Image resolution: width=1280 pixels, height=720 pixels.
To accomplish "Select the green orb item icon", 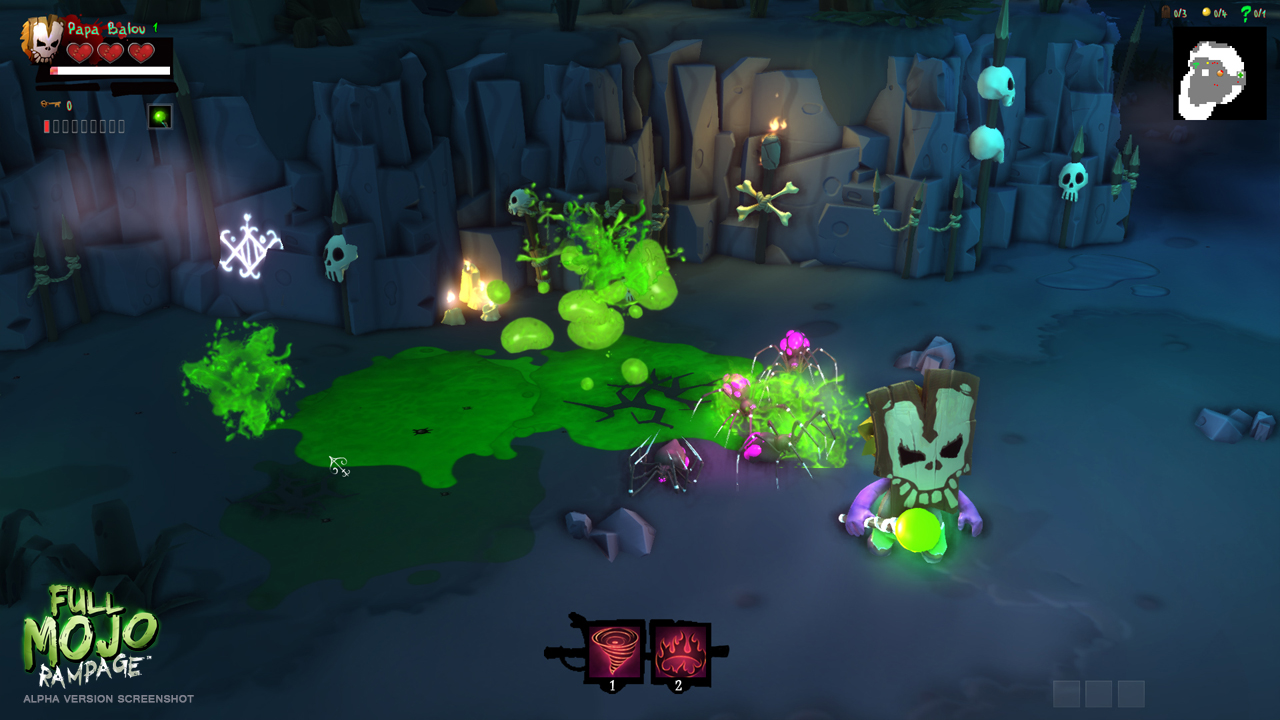I will tap(159, 117).
